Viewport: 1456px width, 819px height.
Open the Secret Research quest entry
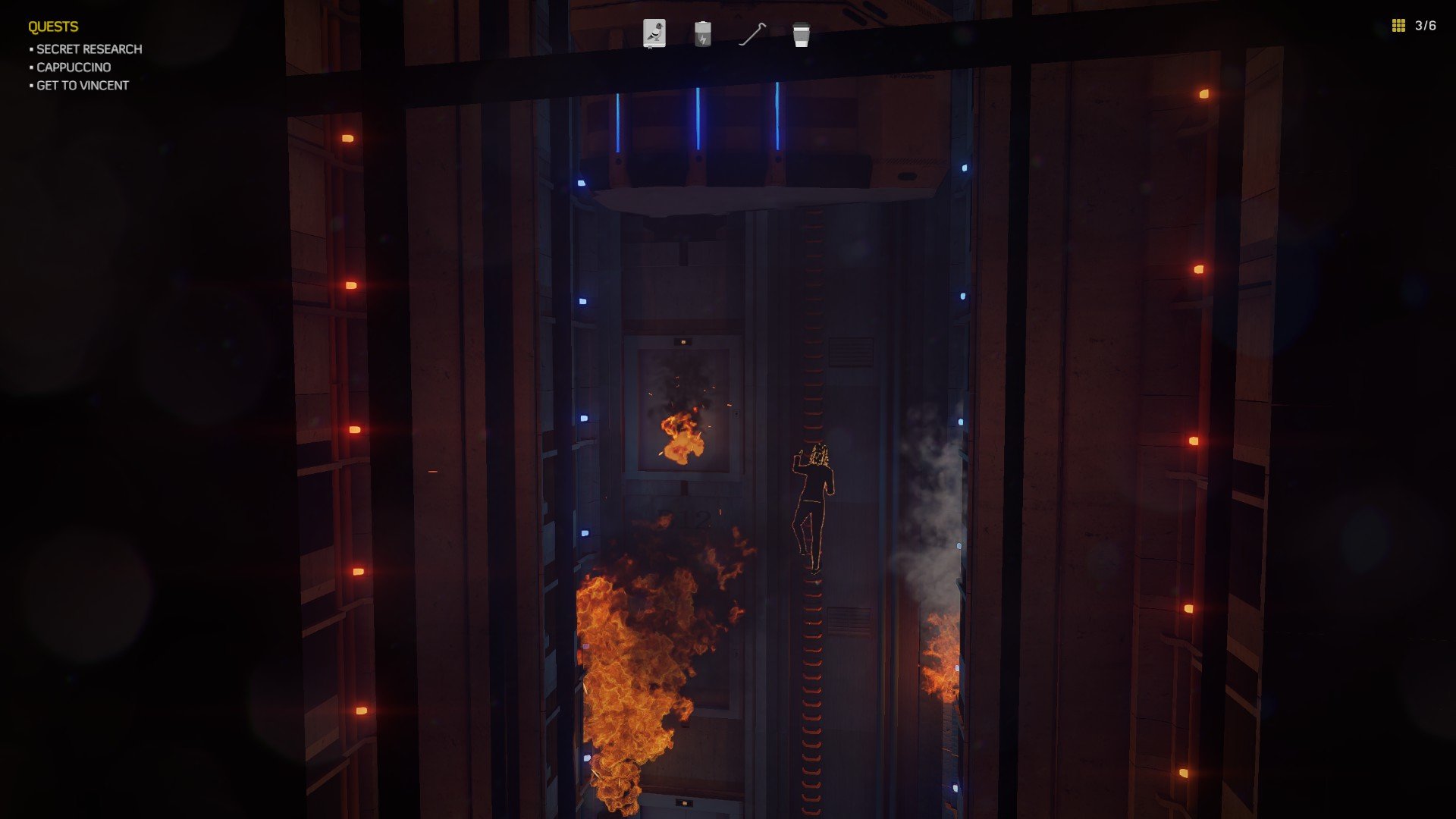coord(89,49)
